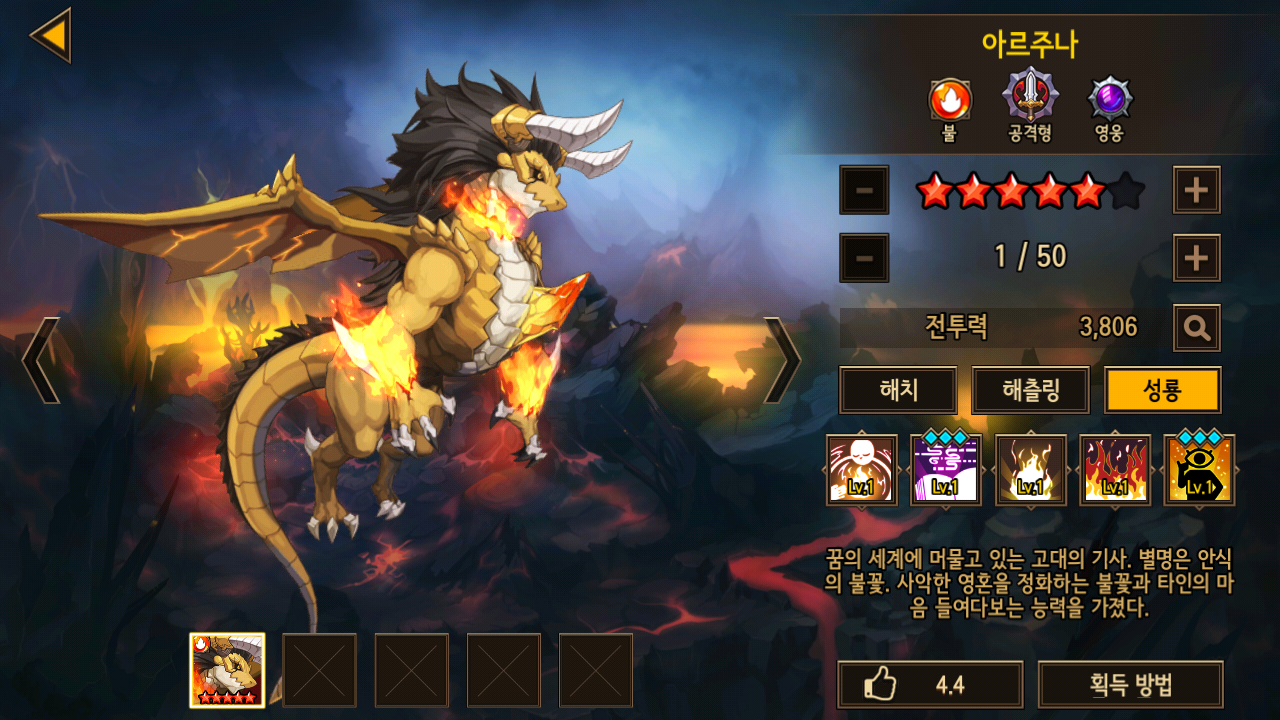Image resolution: width=1280 pixels, height=720 pixels.
Task: Show the previous dragon with left chevron
Action: coord(40,360)
